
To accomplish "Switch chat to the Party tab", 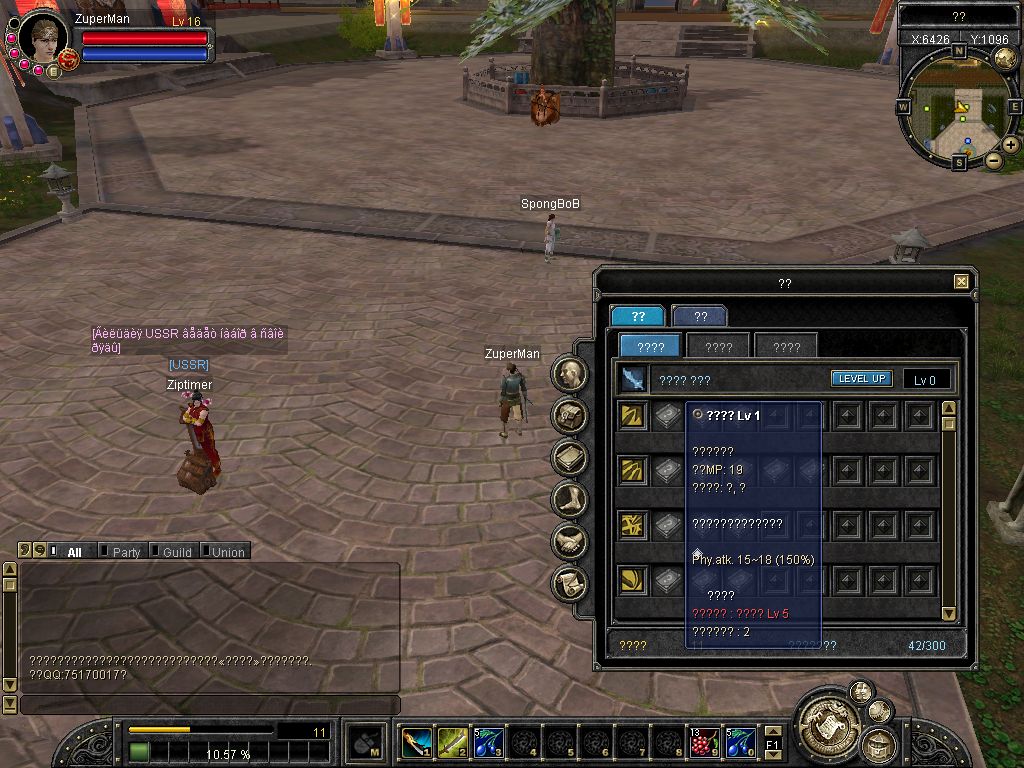I will tap(126, 552).
